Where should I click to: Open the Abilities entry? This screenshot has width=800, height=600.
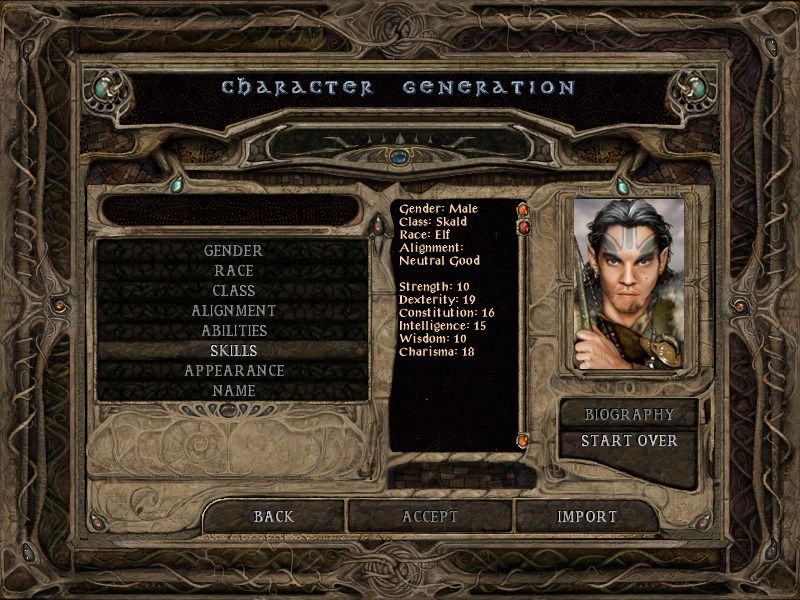coord(233,331)
